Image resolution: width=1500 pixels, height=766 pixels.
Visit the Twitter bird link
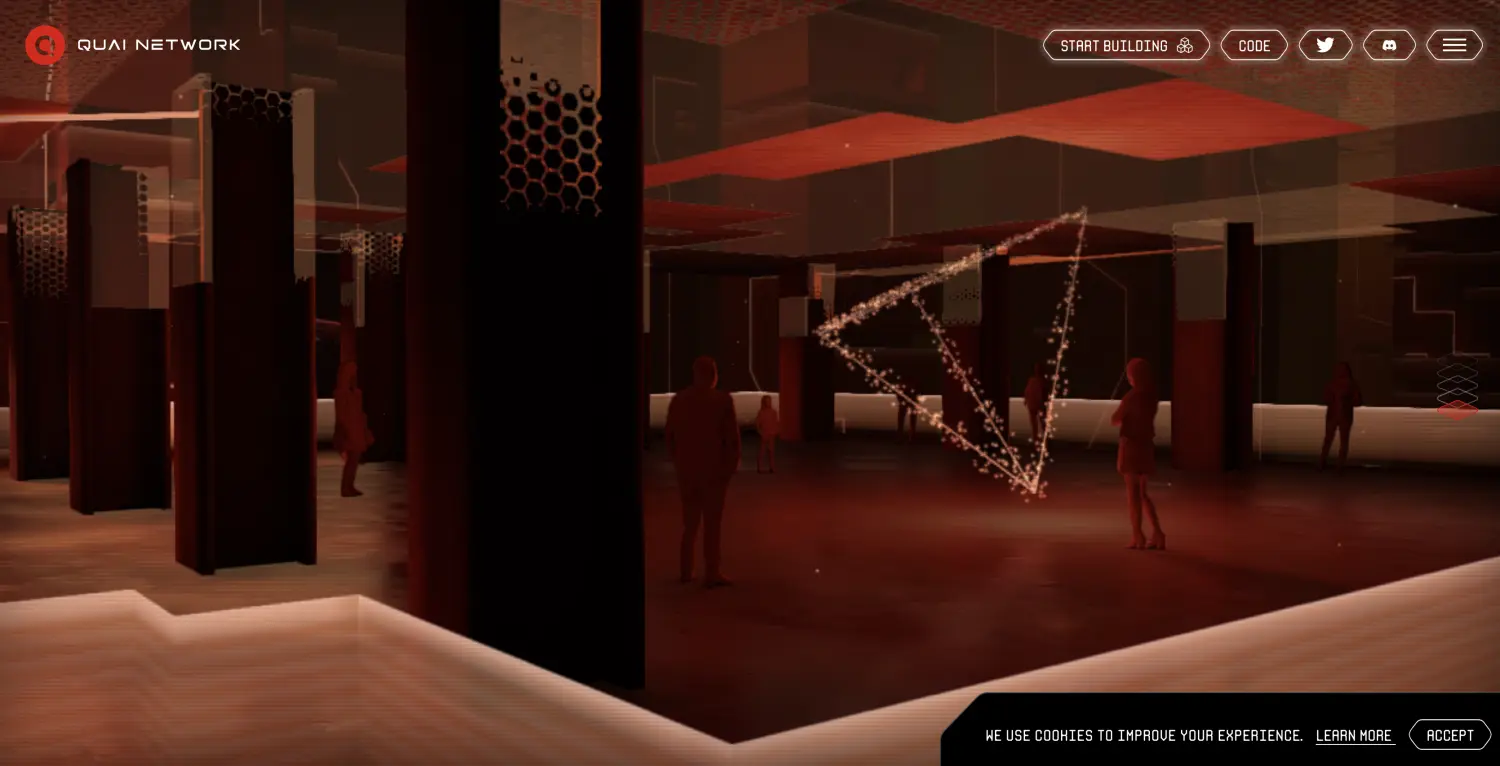click(x=1325, y=46)
